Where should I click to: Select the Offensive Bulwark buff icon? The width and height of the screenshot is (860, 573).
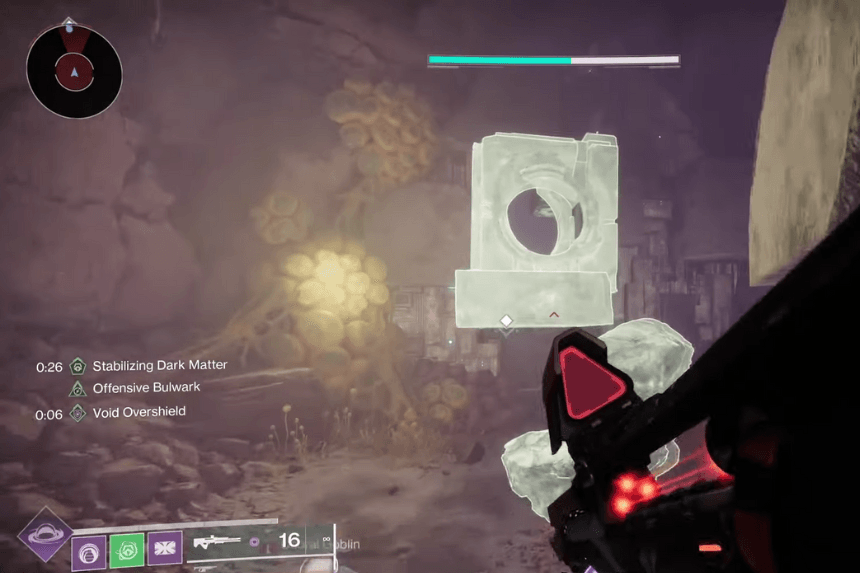tap(77, 389)
